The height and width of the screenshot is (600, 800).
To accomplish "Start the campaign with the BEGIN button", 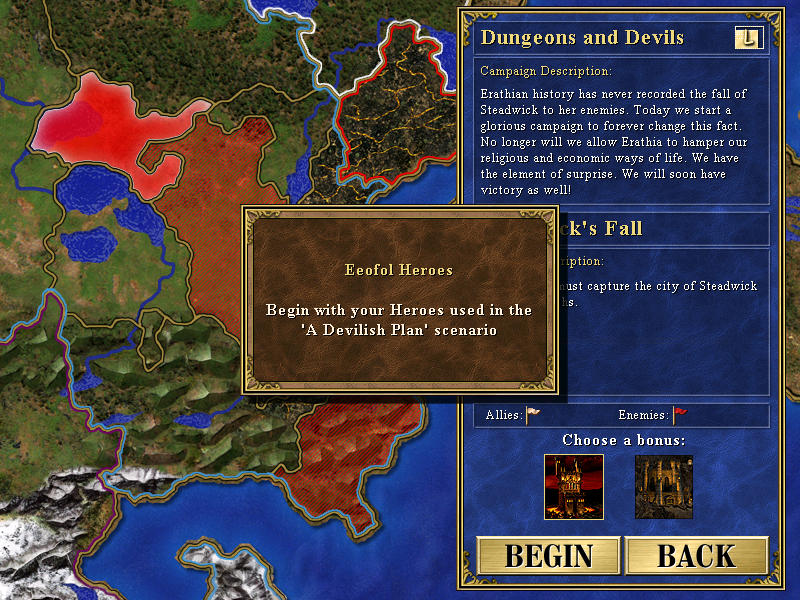I will coord(548,556).
